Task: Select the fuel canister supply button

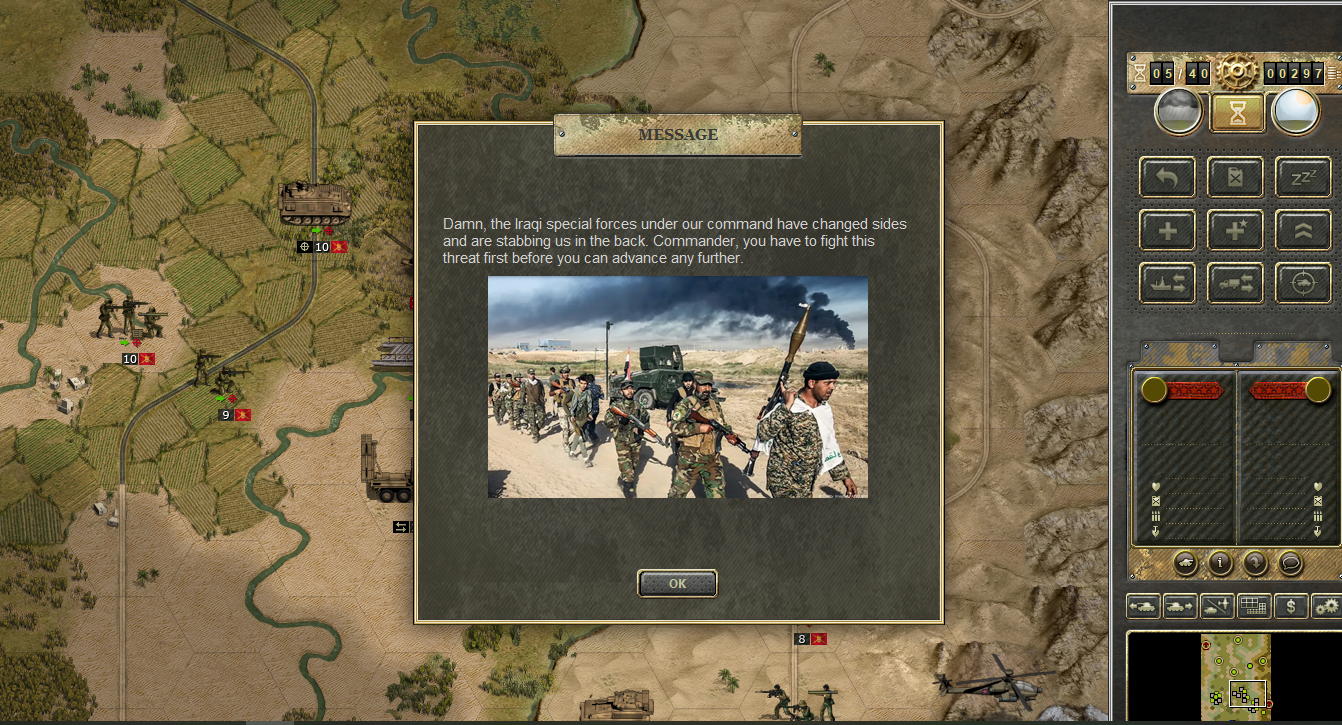Action: tap(1235, 177)
